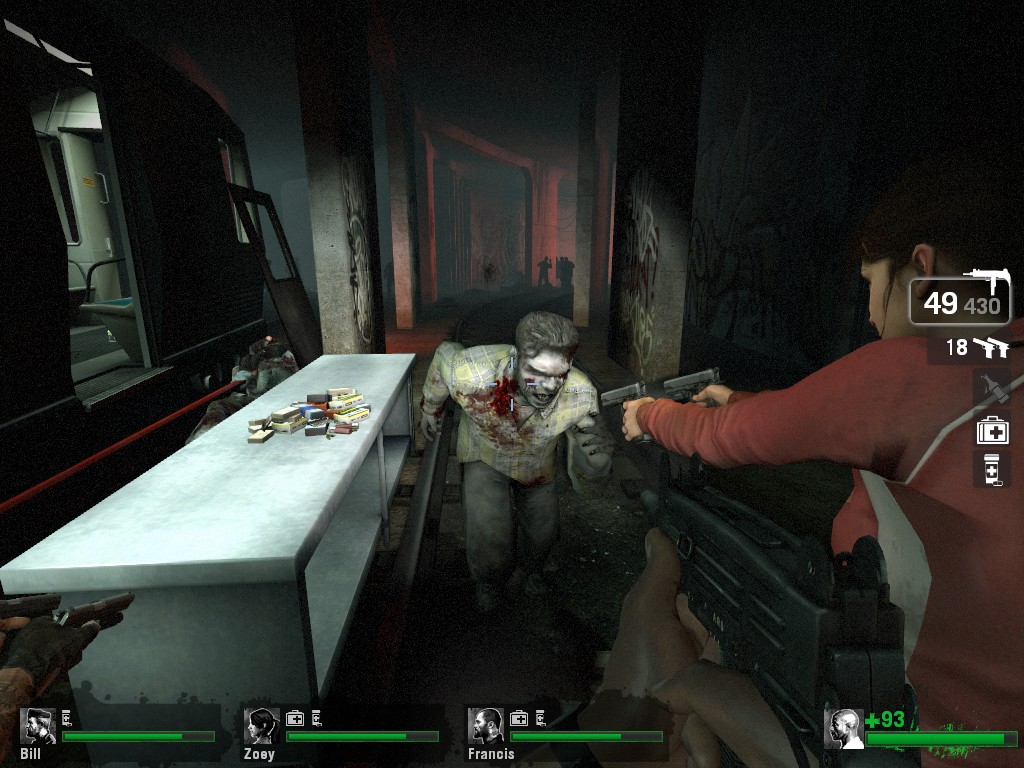
Task: Choose the pain pills slot
Action: (992, 469)
